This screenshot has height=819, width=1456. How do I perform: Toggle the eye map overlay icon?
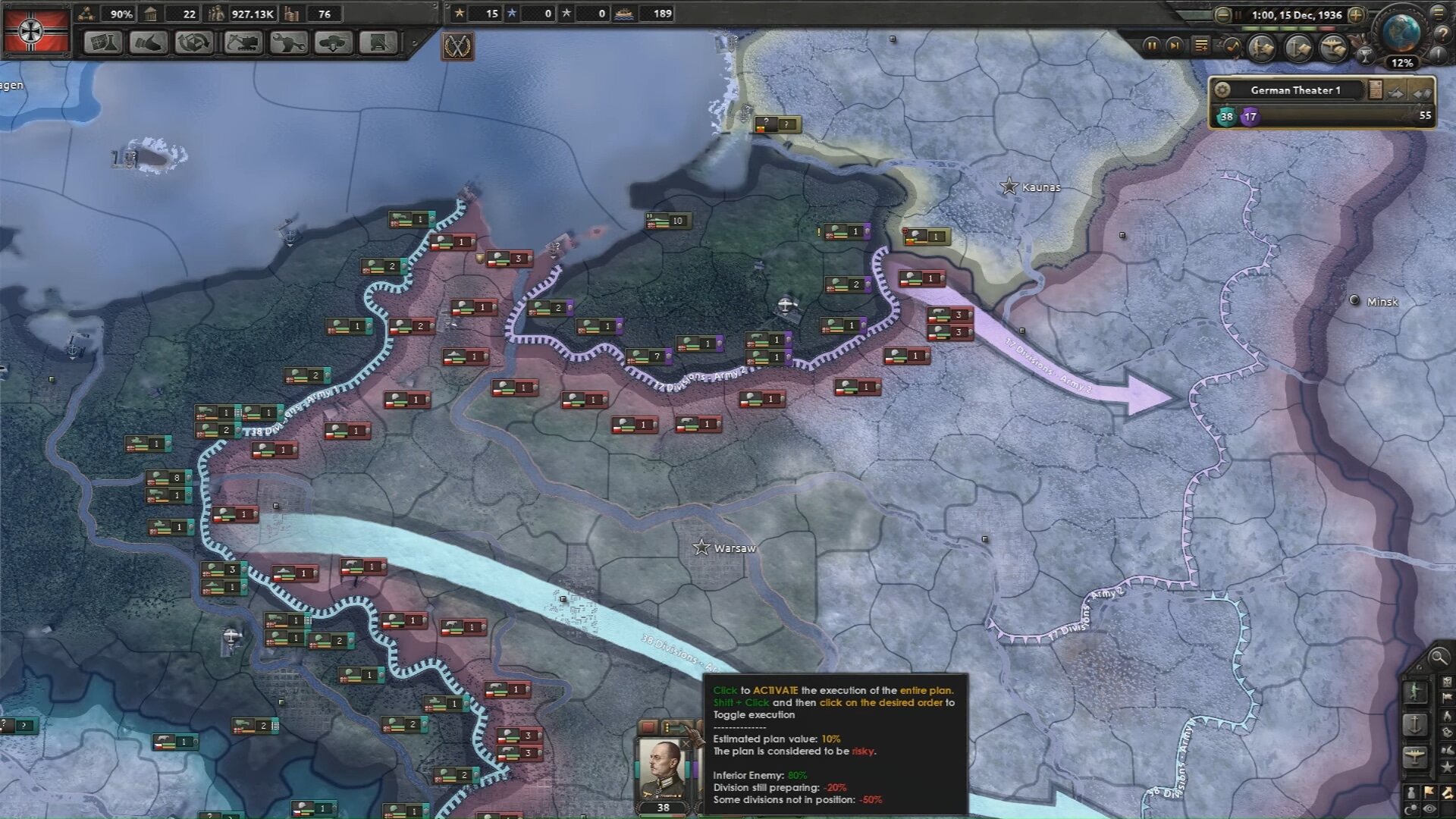1429,808
